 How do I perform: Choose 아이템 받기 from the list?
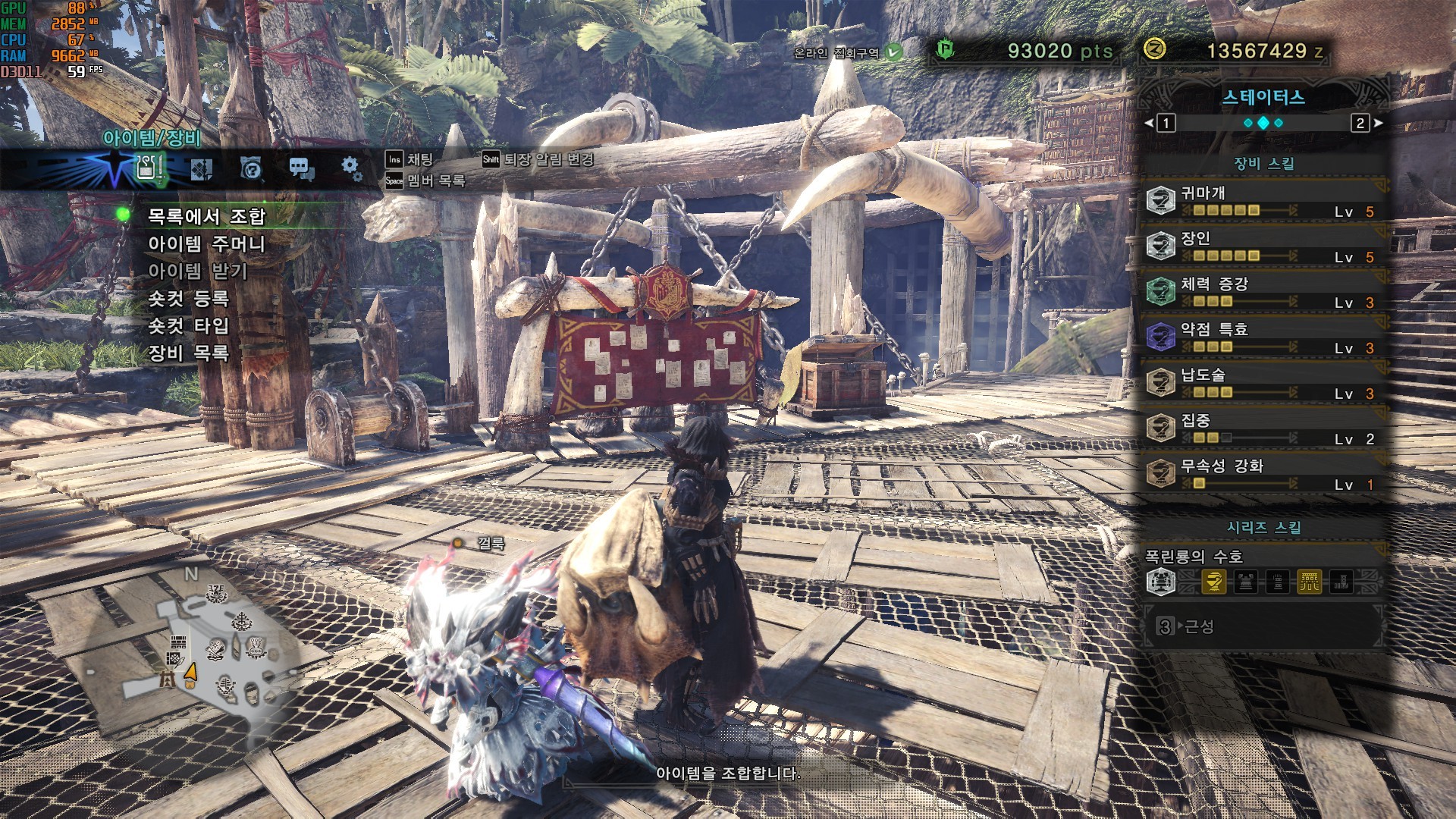click(198, 271)
